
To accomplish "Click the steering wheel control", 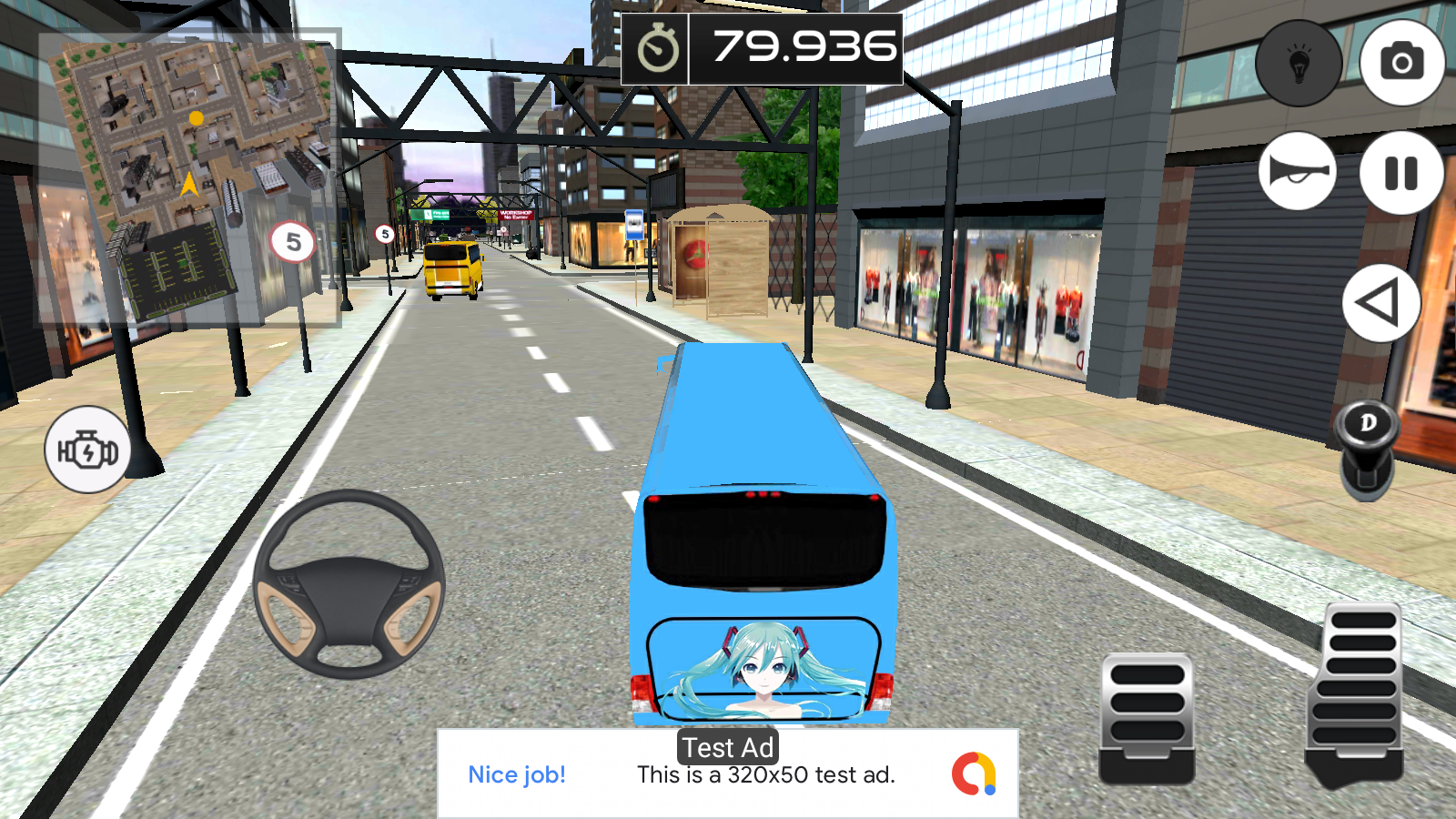I will (349, 584).
